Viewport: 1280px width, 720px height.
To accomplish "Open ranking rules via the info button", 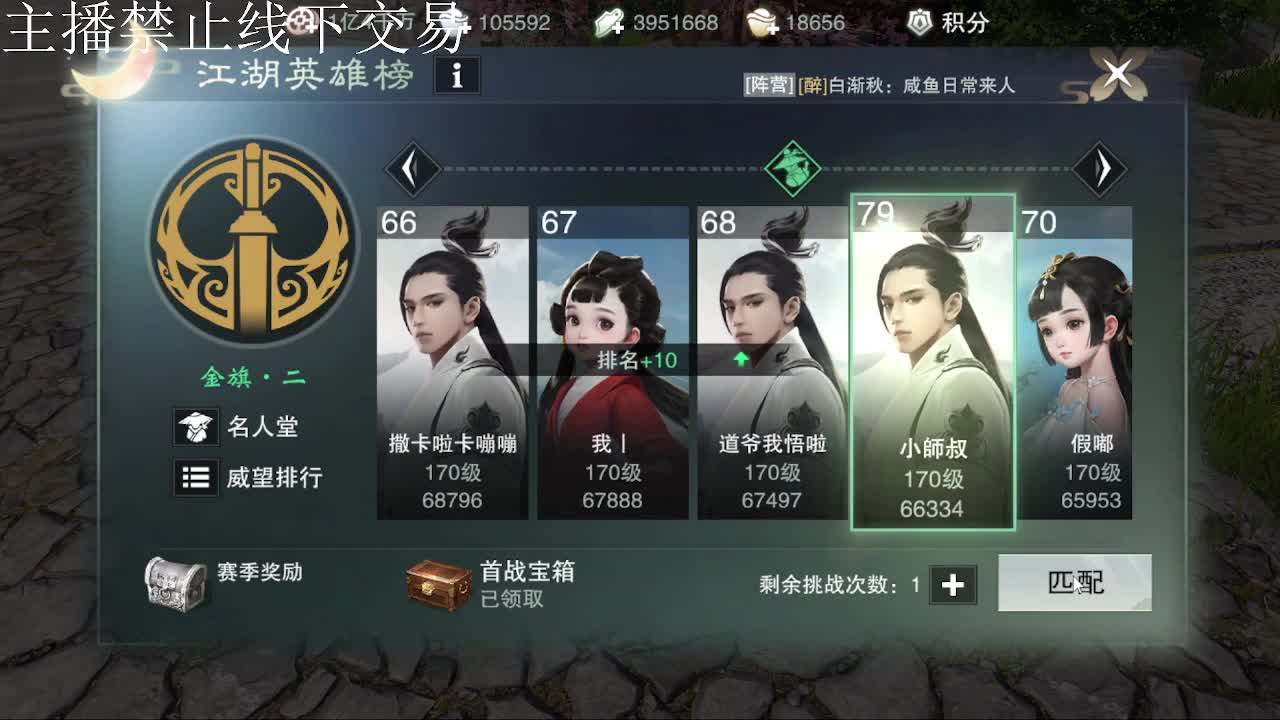I will [457, 76].
